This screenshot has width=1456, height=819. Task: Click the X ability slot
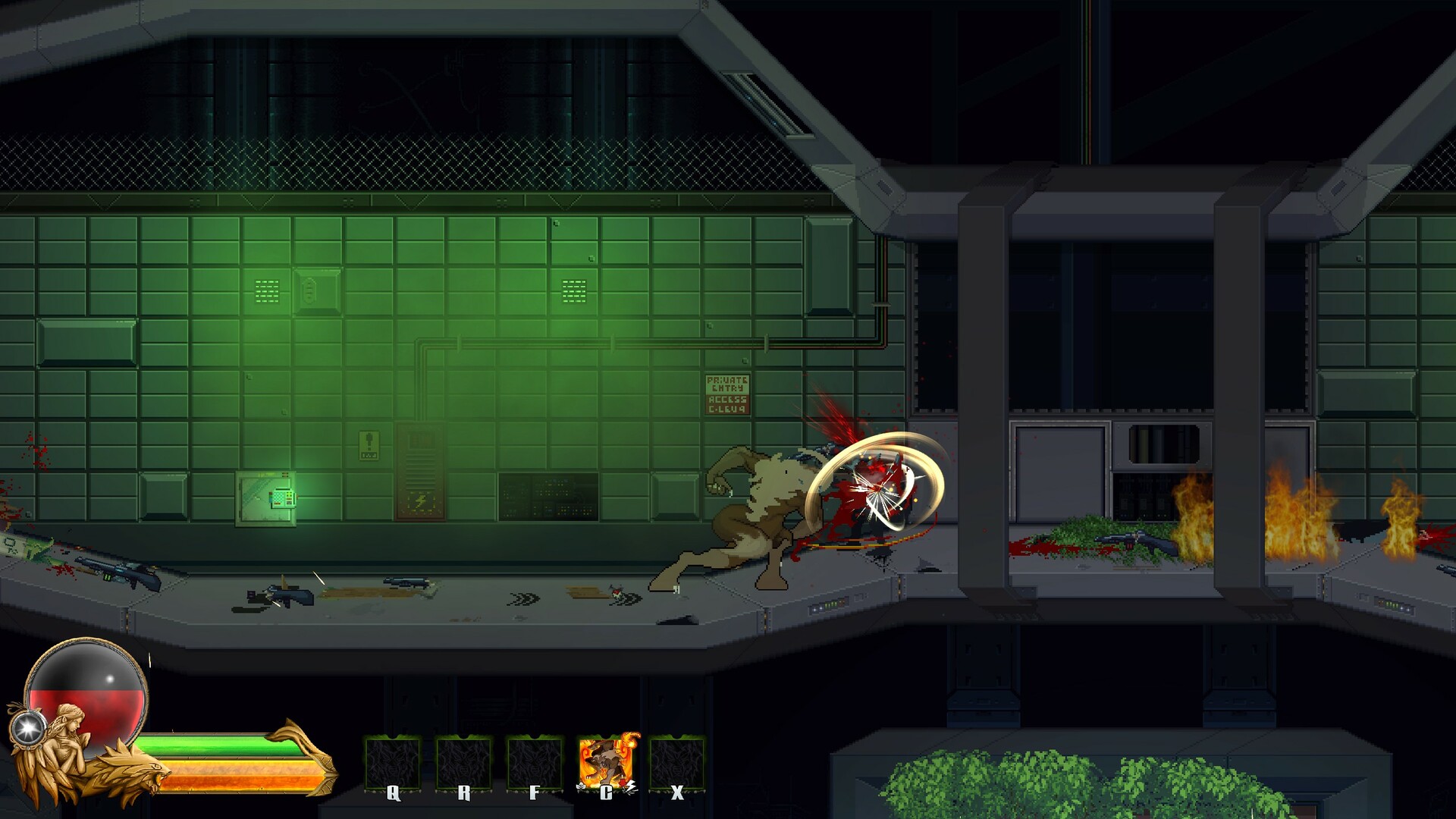(x=676, y=762)
